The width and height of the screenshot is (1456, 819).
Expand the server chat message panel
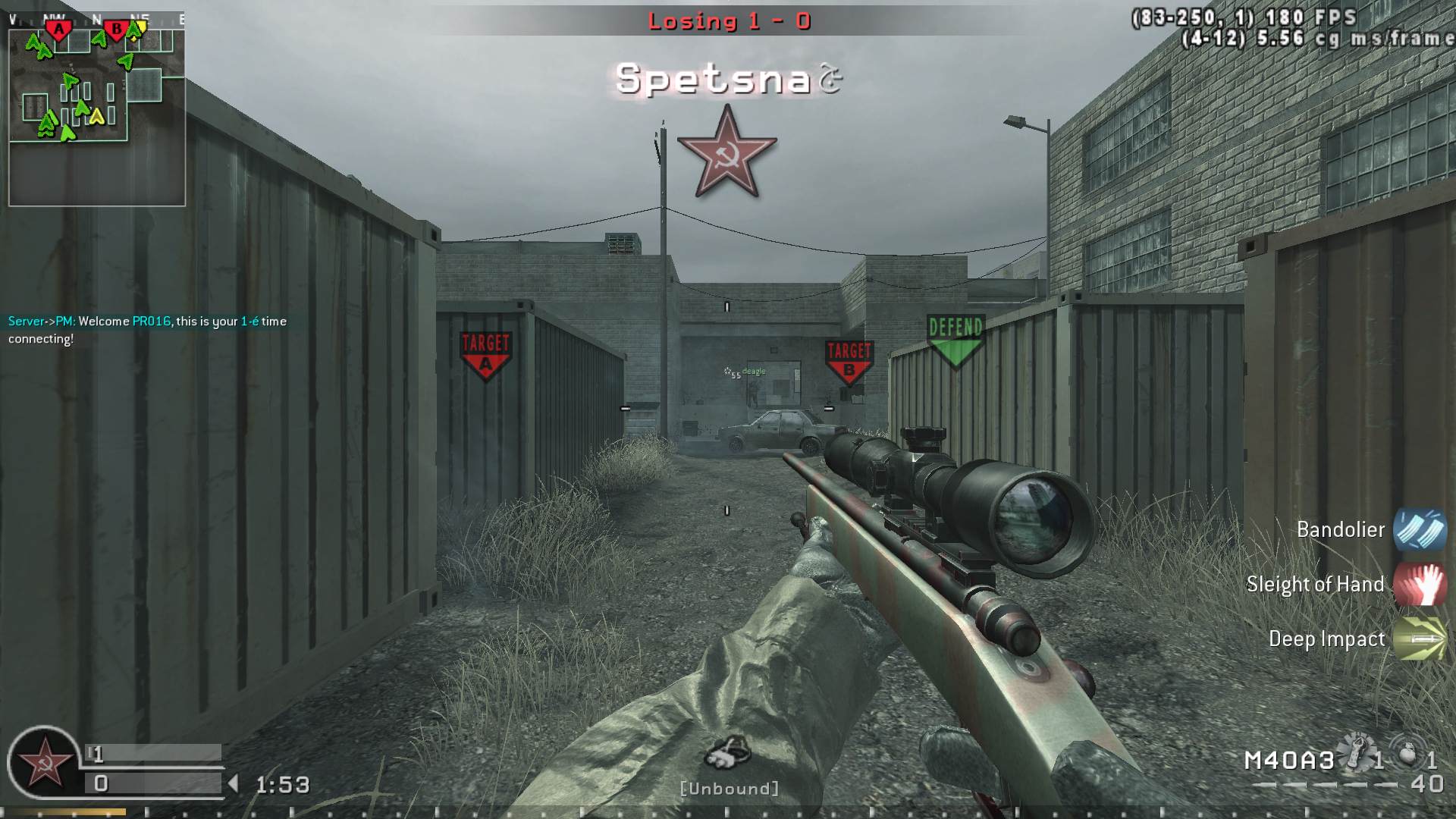point(144,330)
